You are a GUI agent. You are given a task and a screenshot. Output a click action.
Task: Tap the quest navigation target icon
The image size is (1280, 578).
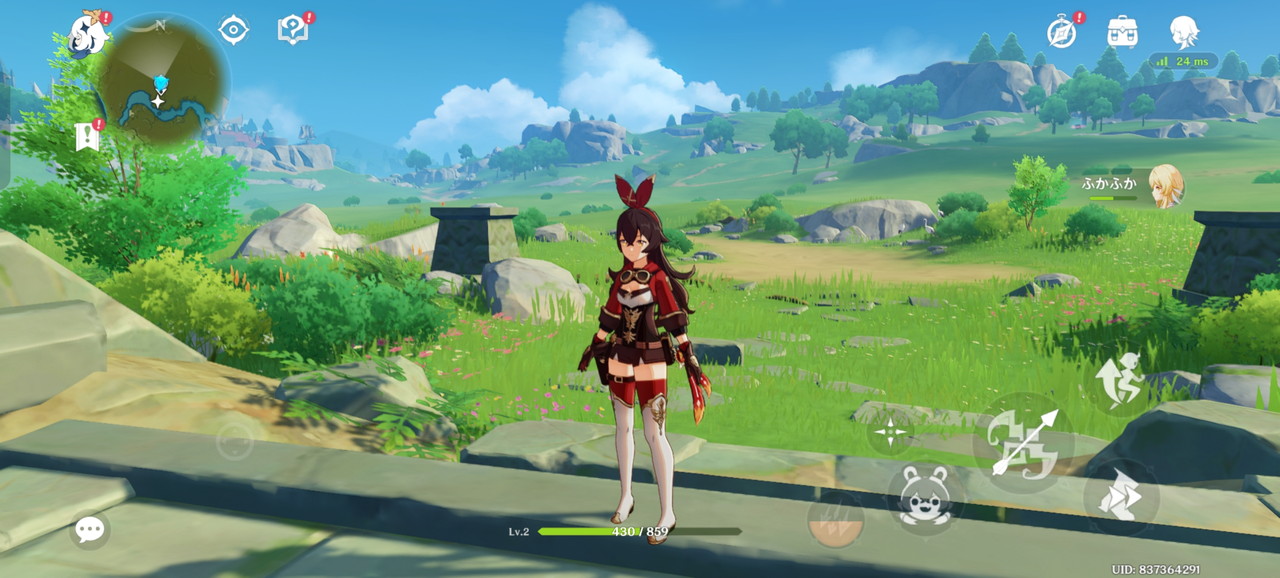pos(233,30)
